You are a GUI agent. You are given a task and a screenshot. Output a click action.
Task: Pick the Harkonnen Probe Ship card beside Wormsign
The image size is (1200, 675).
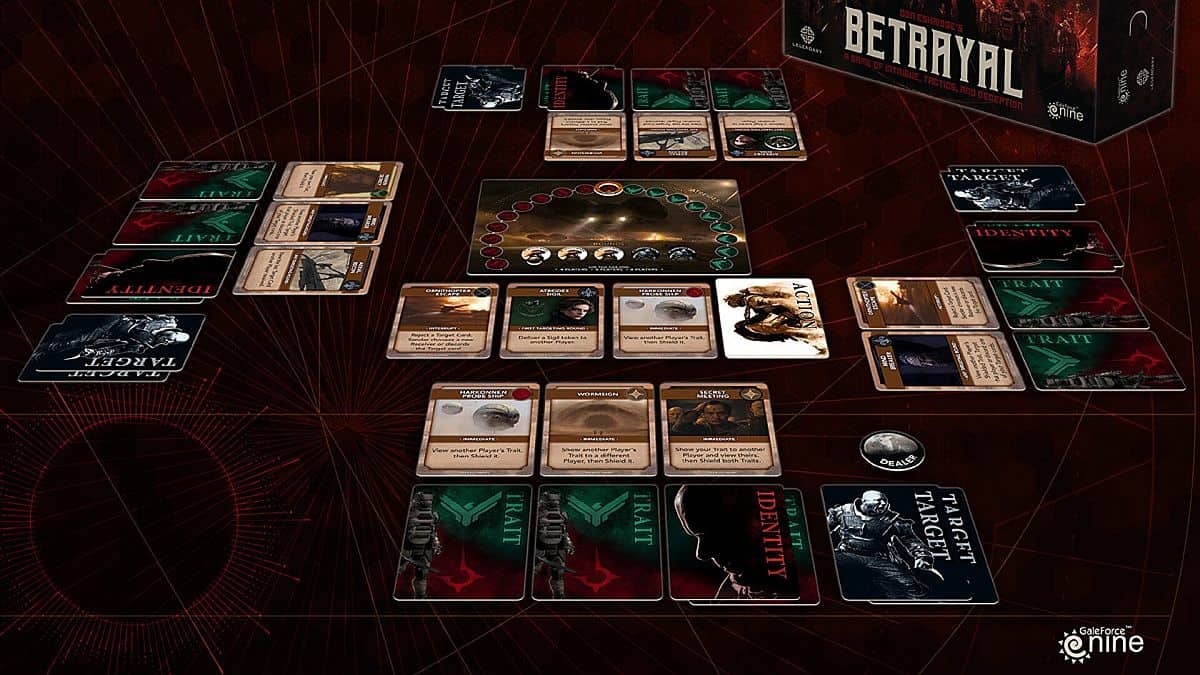[477, 429]
